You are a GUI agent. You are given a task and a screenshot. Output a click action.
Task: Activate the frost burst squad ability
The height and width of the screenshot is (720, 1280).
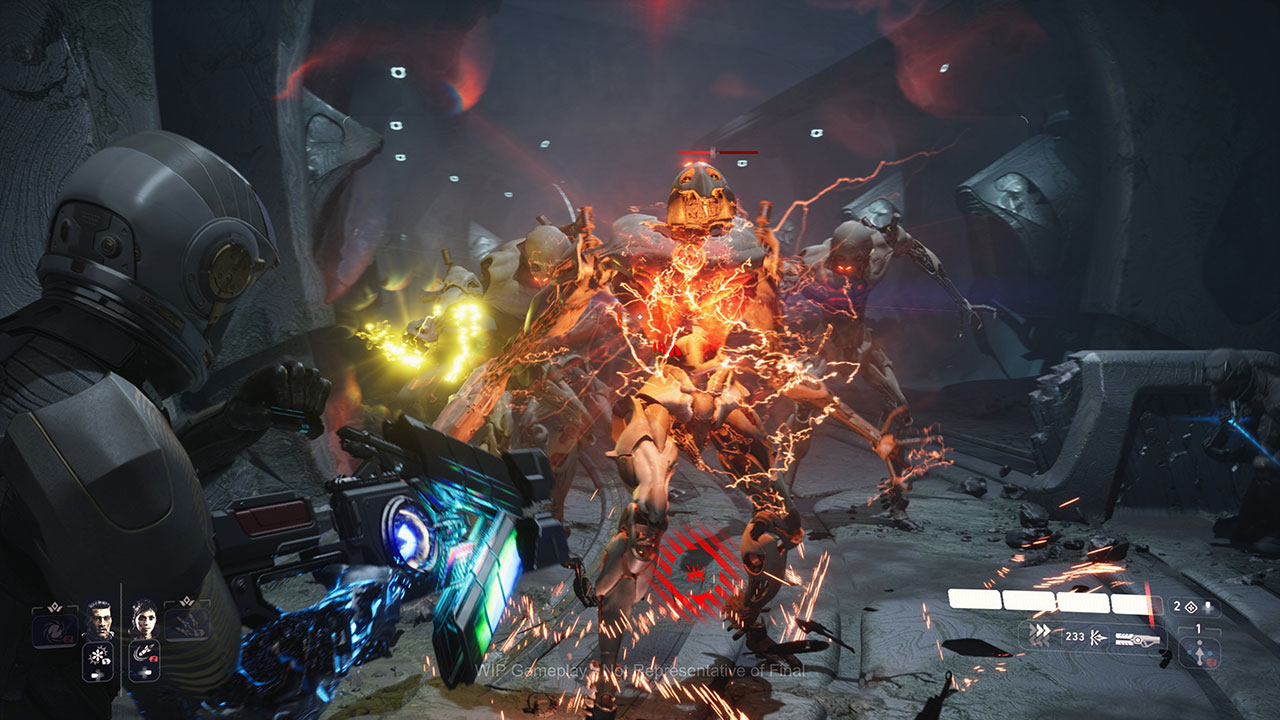pyautogui.click(x=98, y=660)
